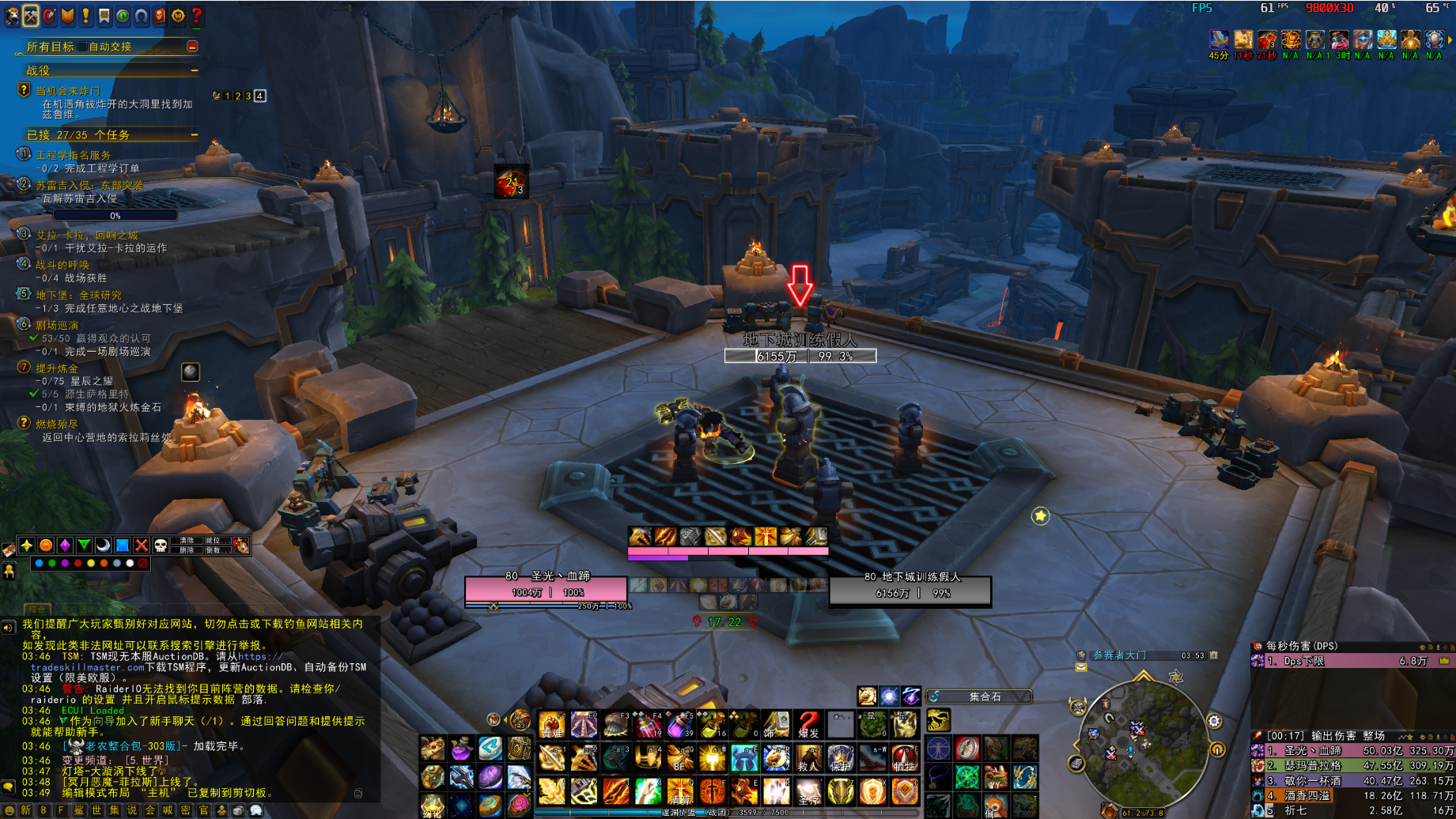Cast the 圣疗 ability

pos(807,791)
